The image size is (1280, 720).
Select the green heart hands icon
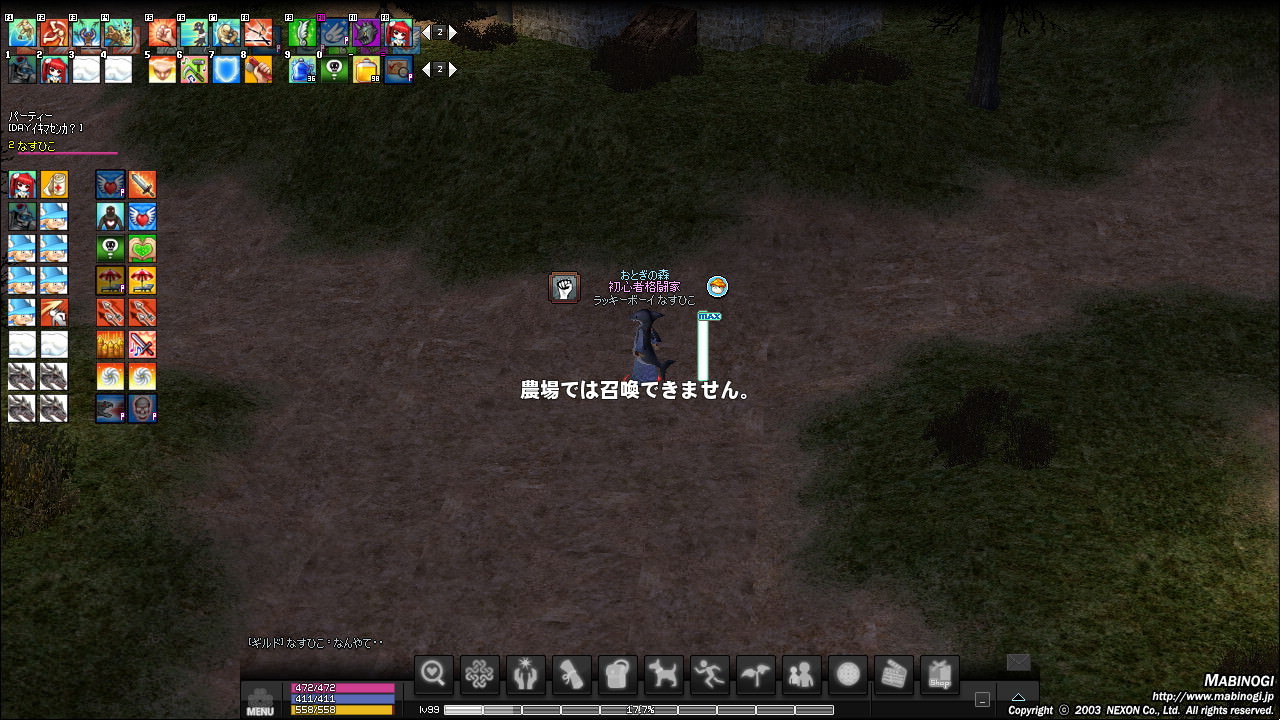tap(142, 249)
